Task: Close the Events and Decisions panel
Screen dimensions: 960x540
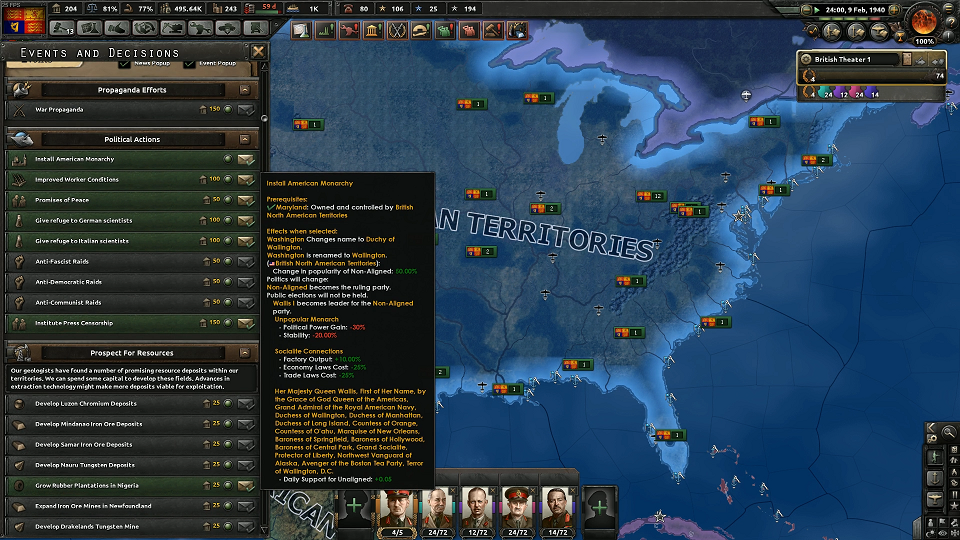Action: pos(258,52)
